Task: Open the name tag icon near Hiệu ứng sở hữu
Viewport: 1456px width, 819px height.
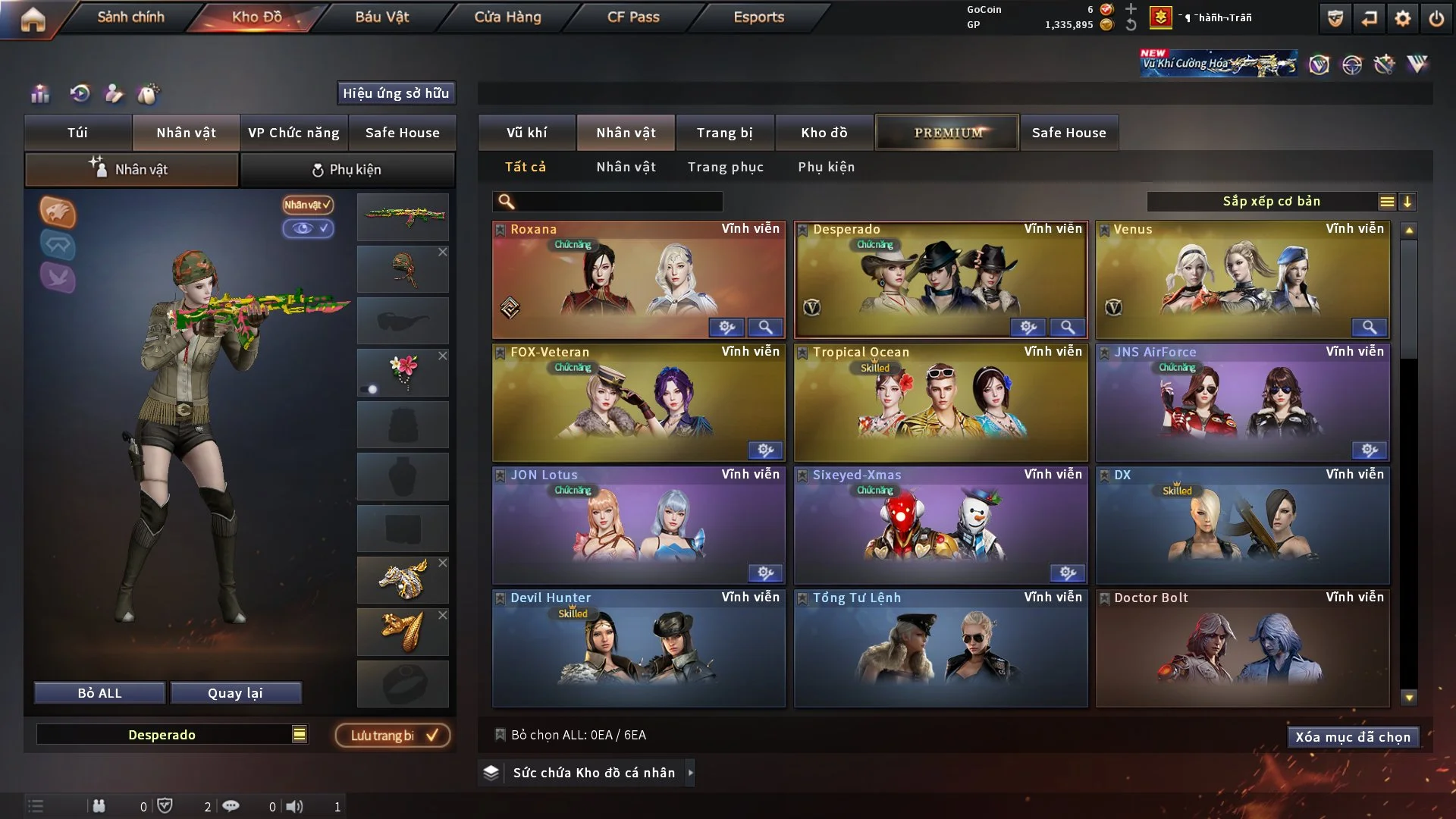Action: coord(149,94)
